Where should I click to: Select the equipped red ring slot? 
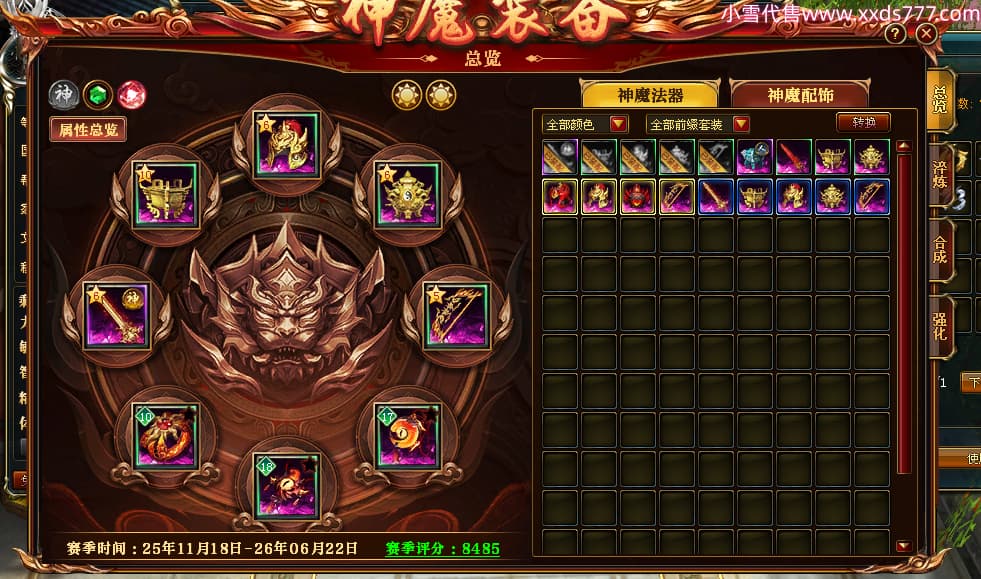click(166, 436)
